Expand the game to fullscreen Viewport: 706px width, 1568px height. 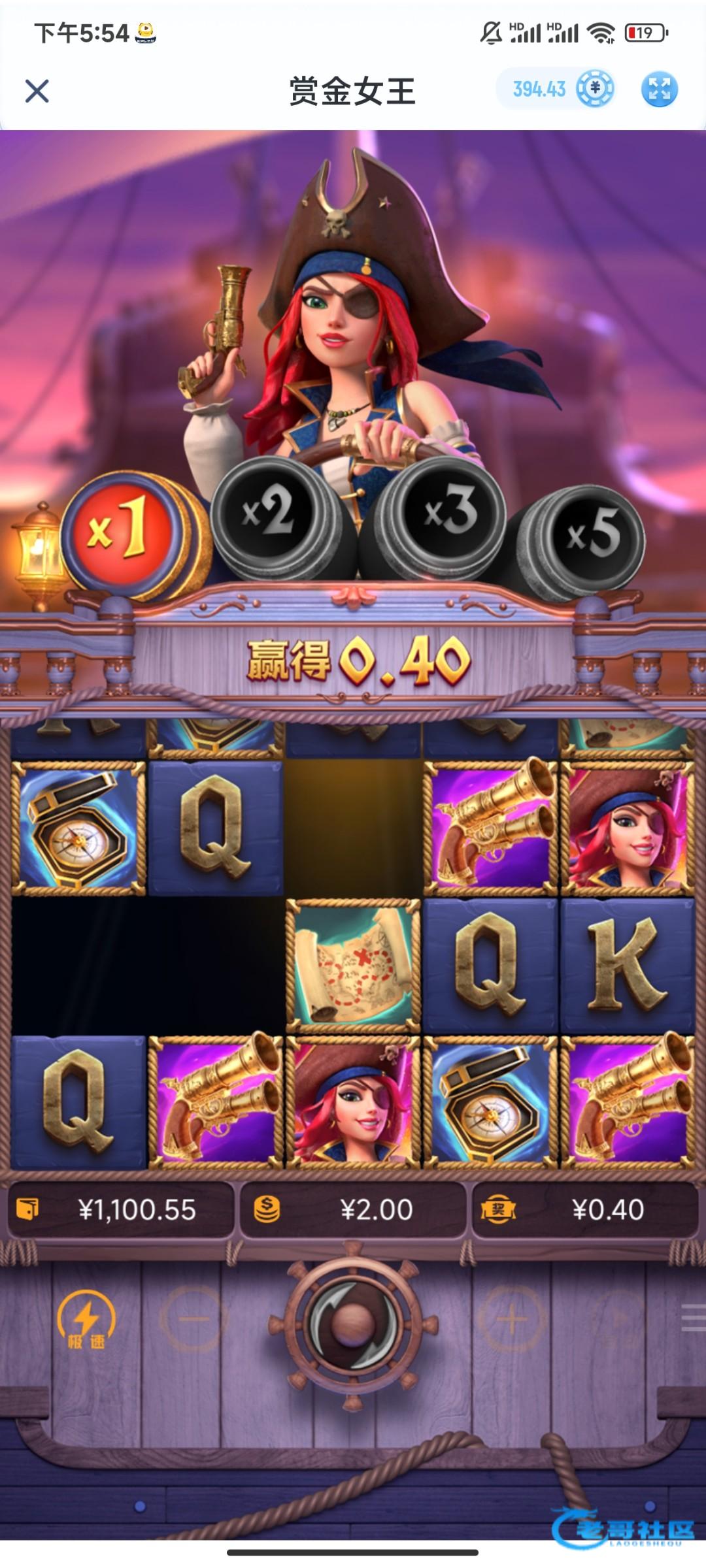point(659,89)
